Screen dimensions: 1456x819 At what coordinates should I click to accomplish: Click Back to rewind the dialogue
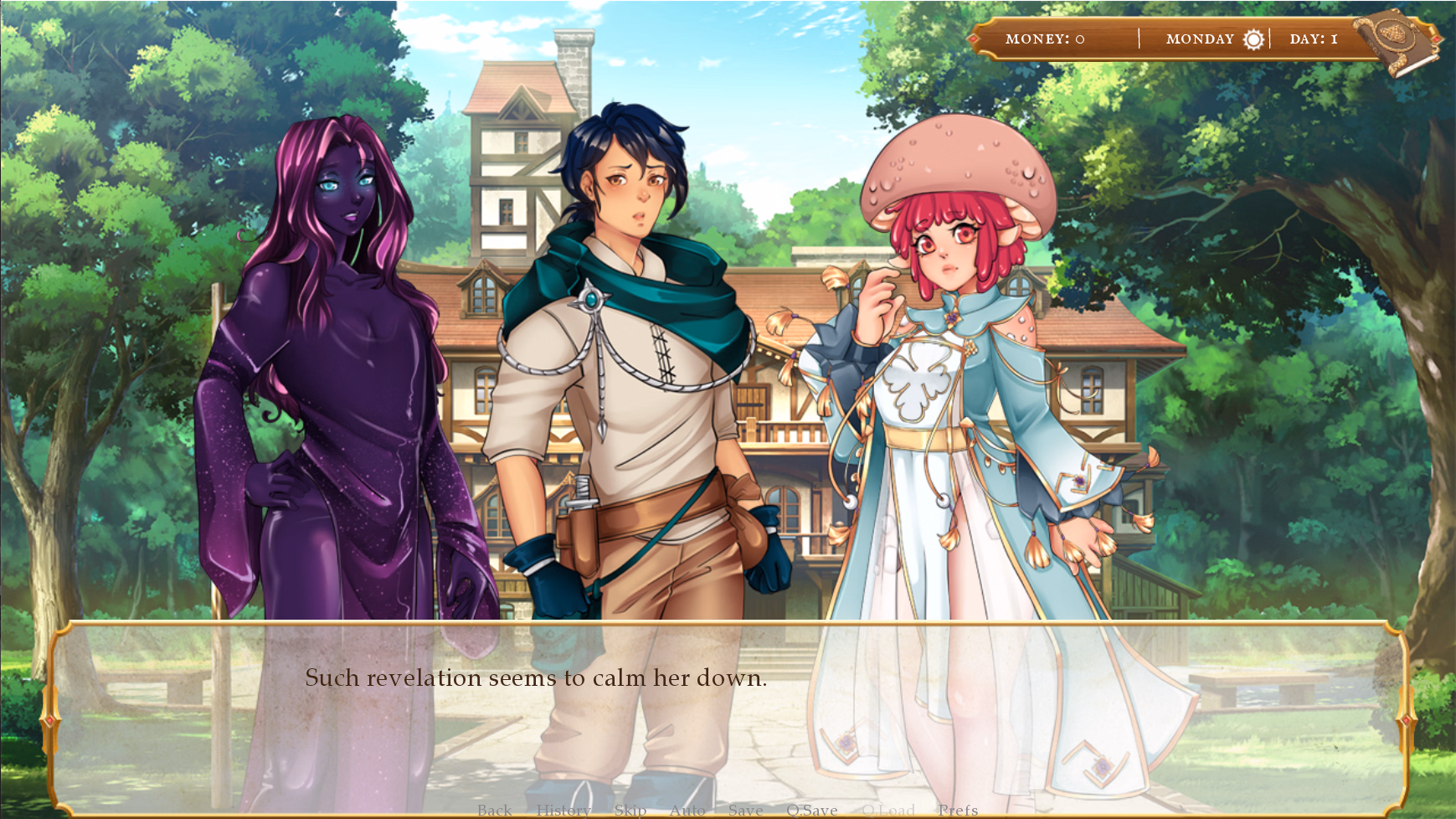[494, 810]
